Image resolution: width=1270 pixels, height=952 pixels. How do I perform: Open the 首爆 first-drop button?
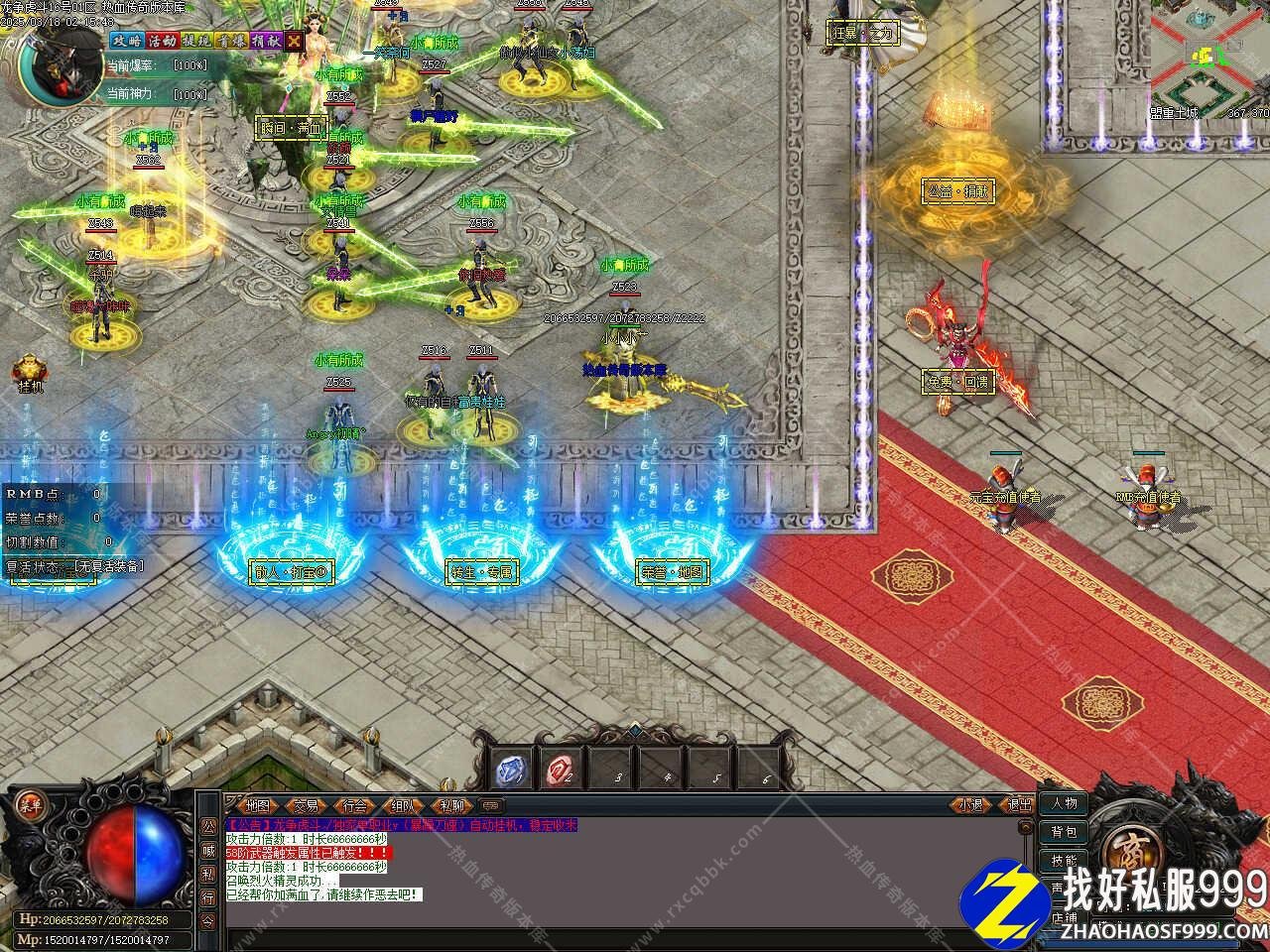230,41
